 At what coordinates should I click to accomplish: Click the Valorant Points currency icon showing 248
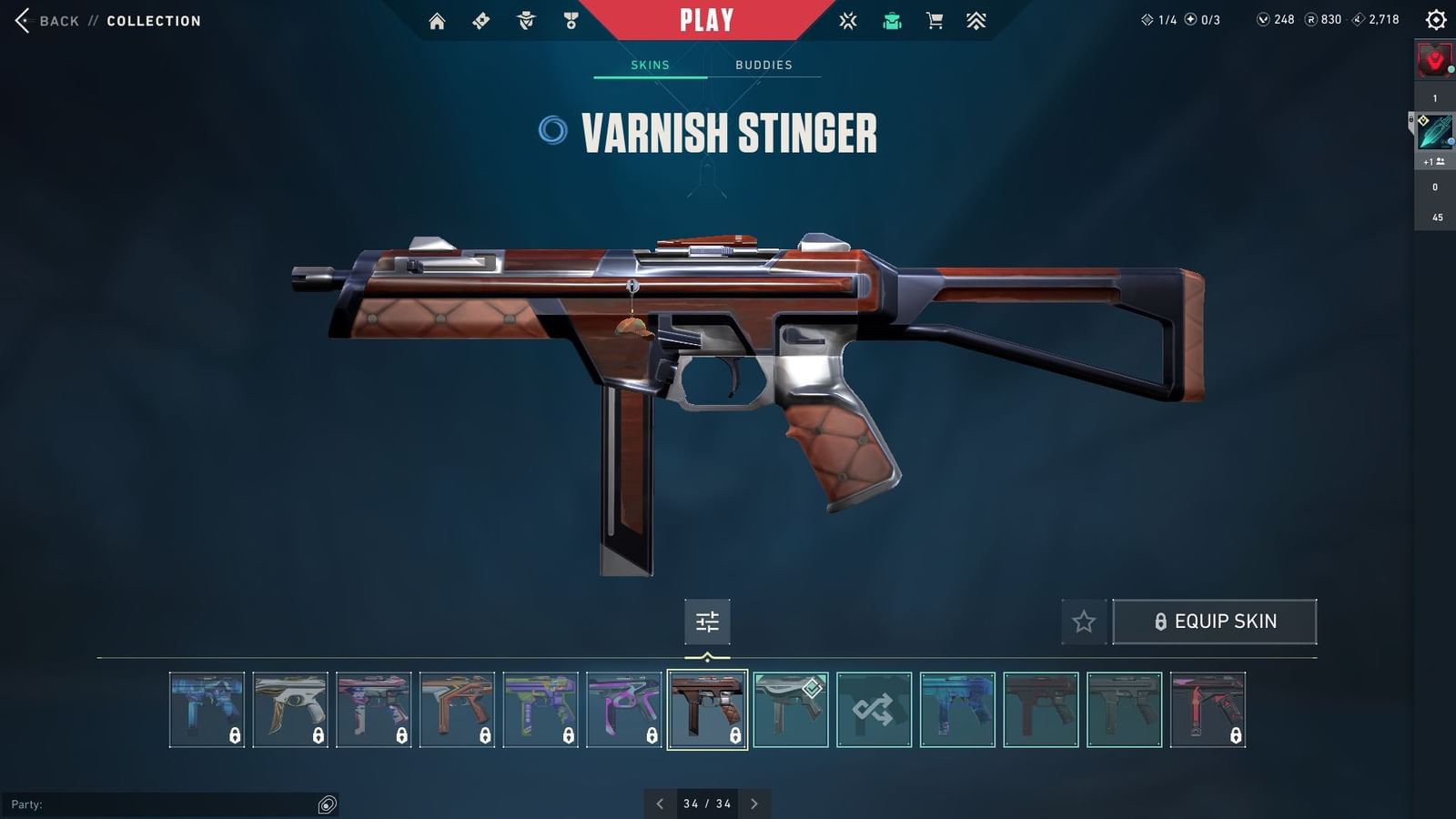pyautogui.click(x=1265, y=18)
